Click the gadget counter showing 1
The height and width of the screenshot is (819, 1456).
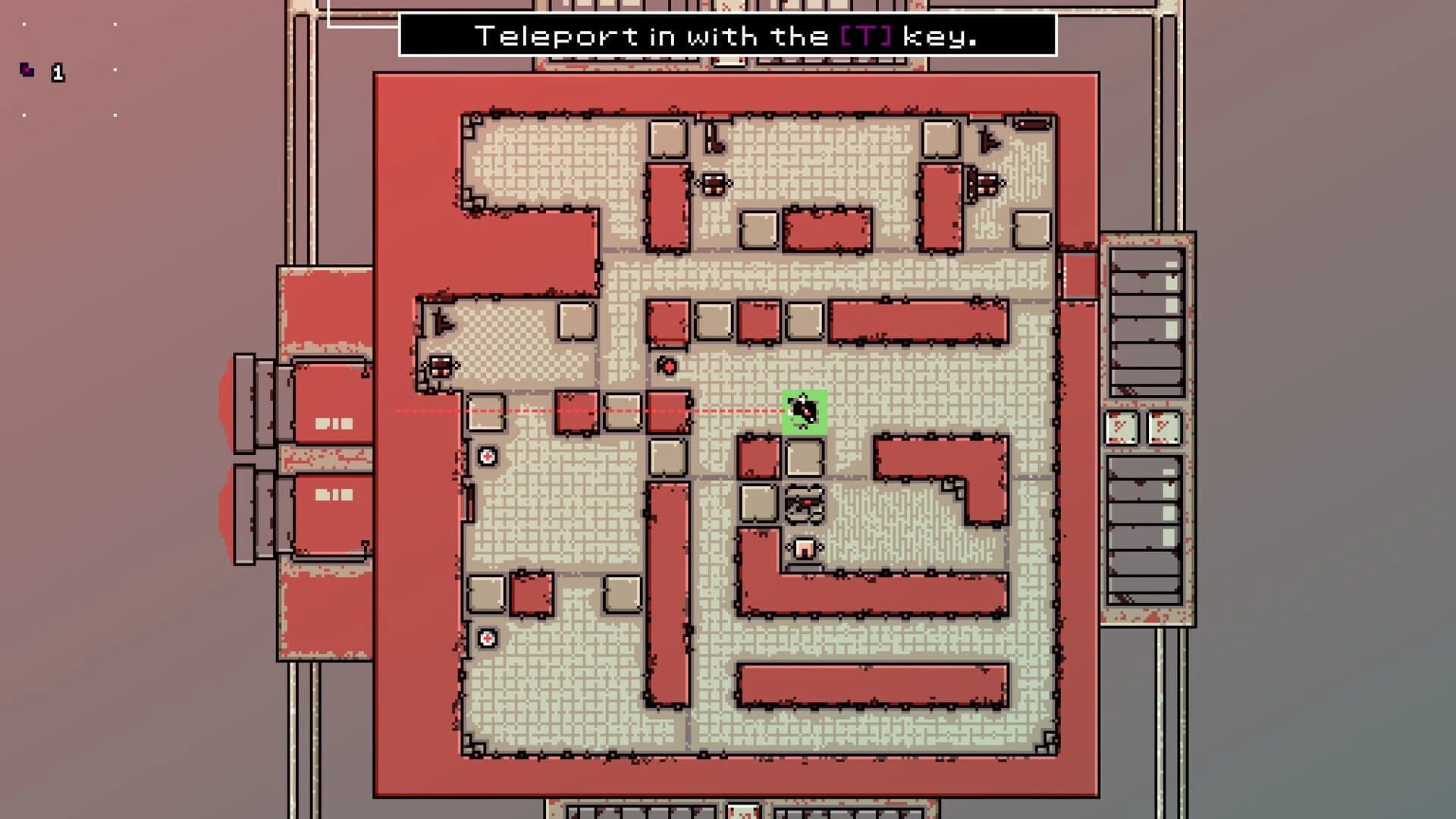[x=58, y=74]
